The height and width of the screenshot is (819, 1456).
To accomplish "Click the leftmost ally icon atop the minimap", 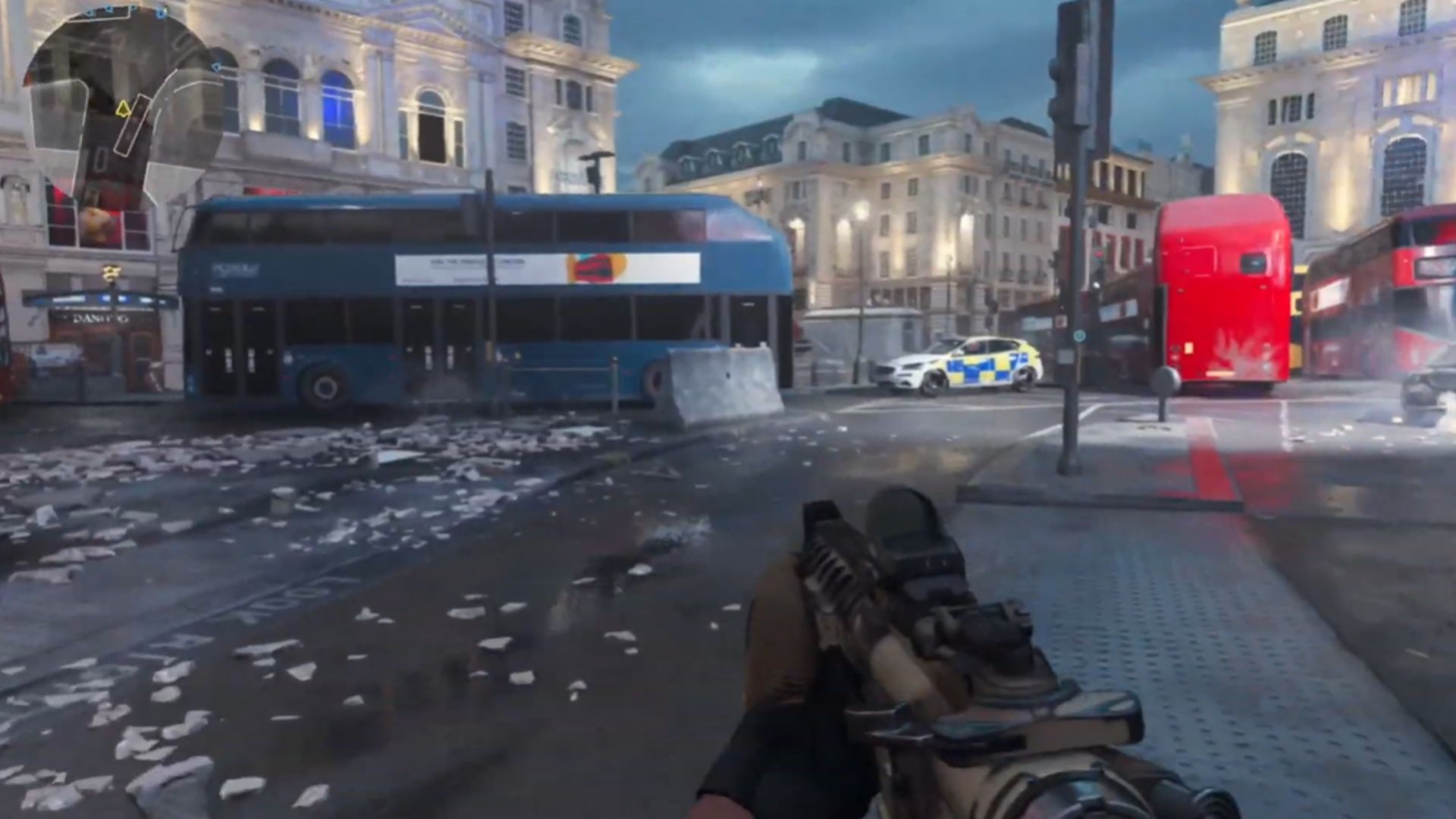I will tap(89, 11).
